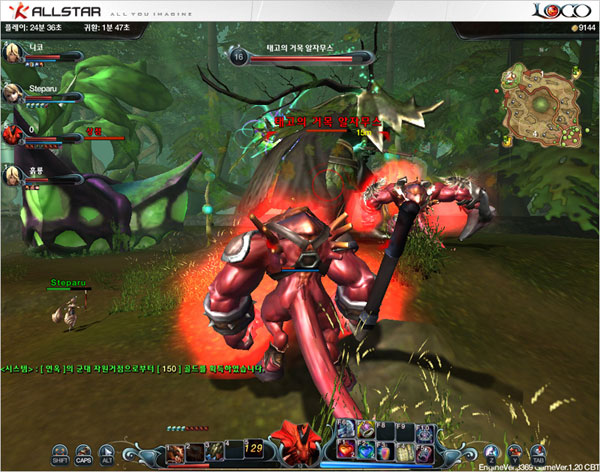This screenshot has height=472, width=600.
Task: Click the CAPS button on bottom bar
Action: pos(84,451)
